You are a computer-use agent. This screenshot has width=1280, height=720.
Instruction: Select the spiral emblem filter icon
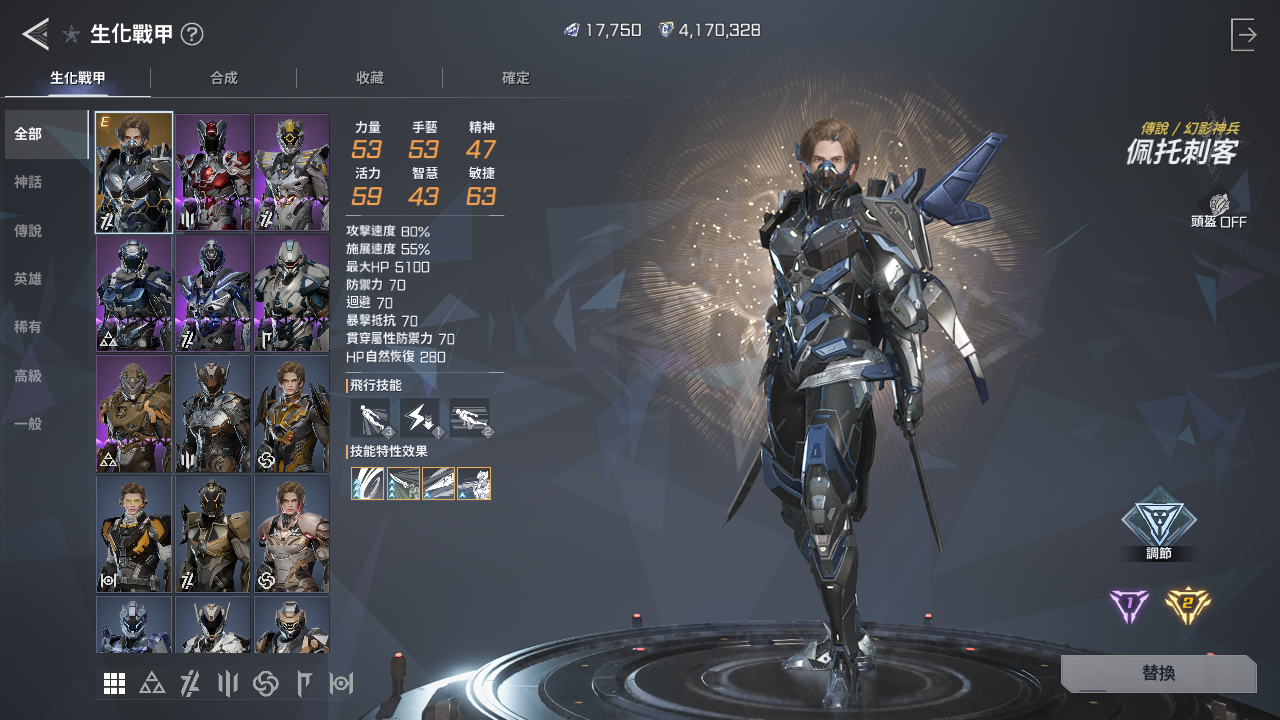click(x=264, y=683)
